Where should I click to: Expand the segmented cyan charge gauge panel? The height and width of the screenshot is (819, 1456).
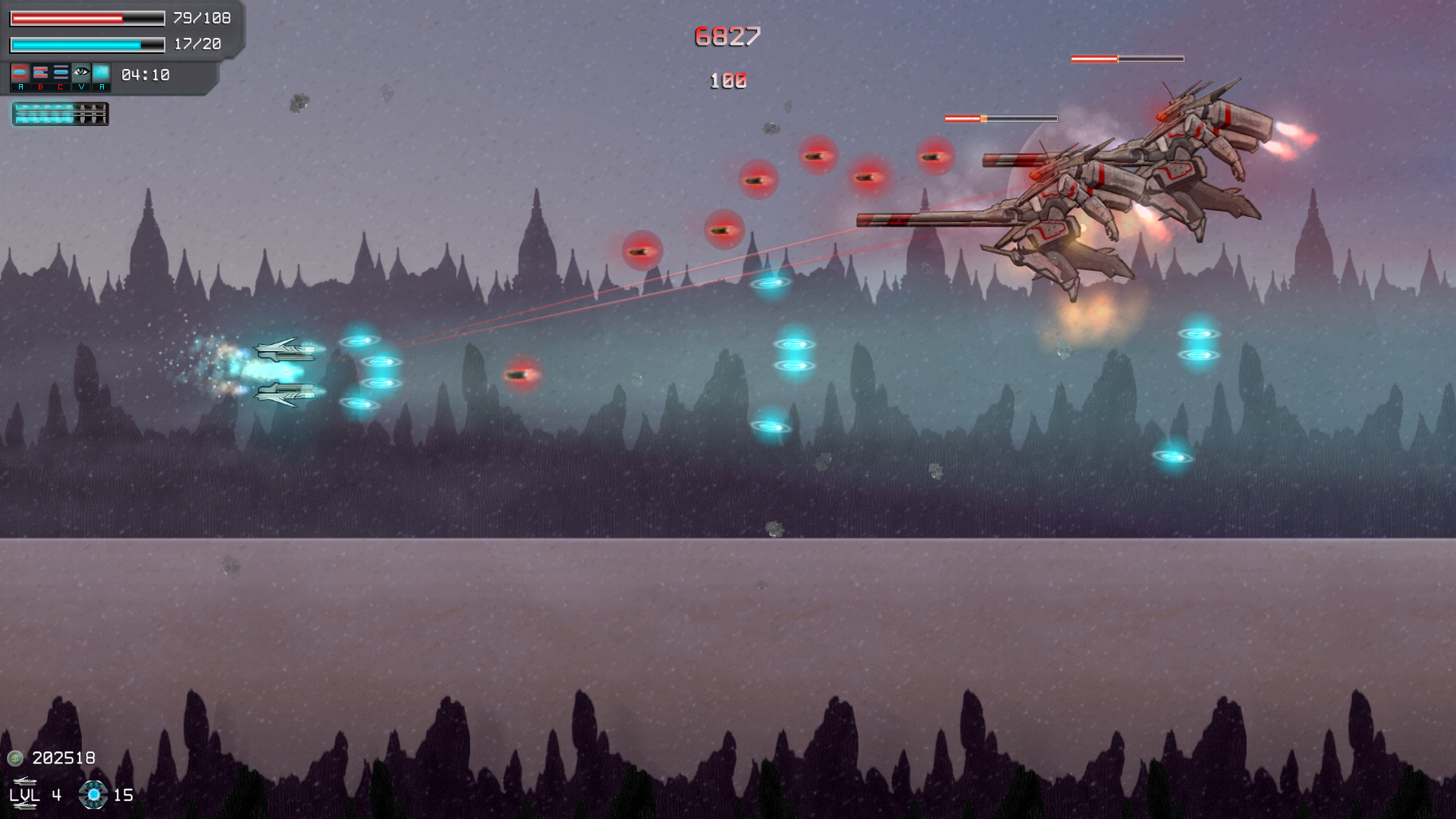coord(61,114)
